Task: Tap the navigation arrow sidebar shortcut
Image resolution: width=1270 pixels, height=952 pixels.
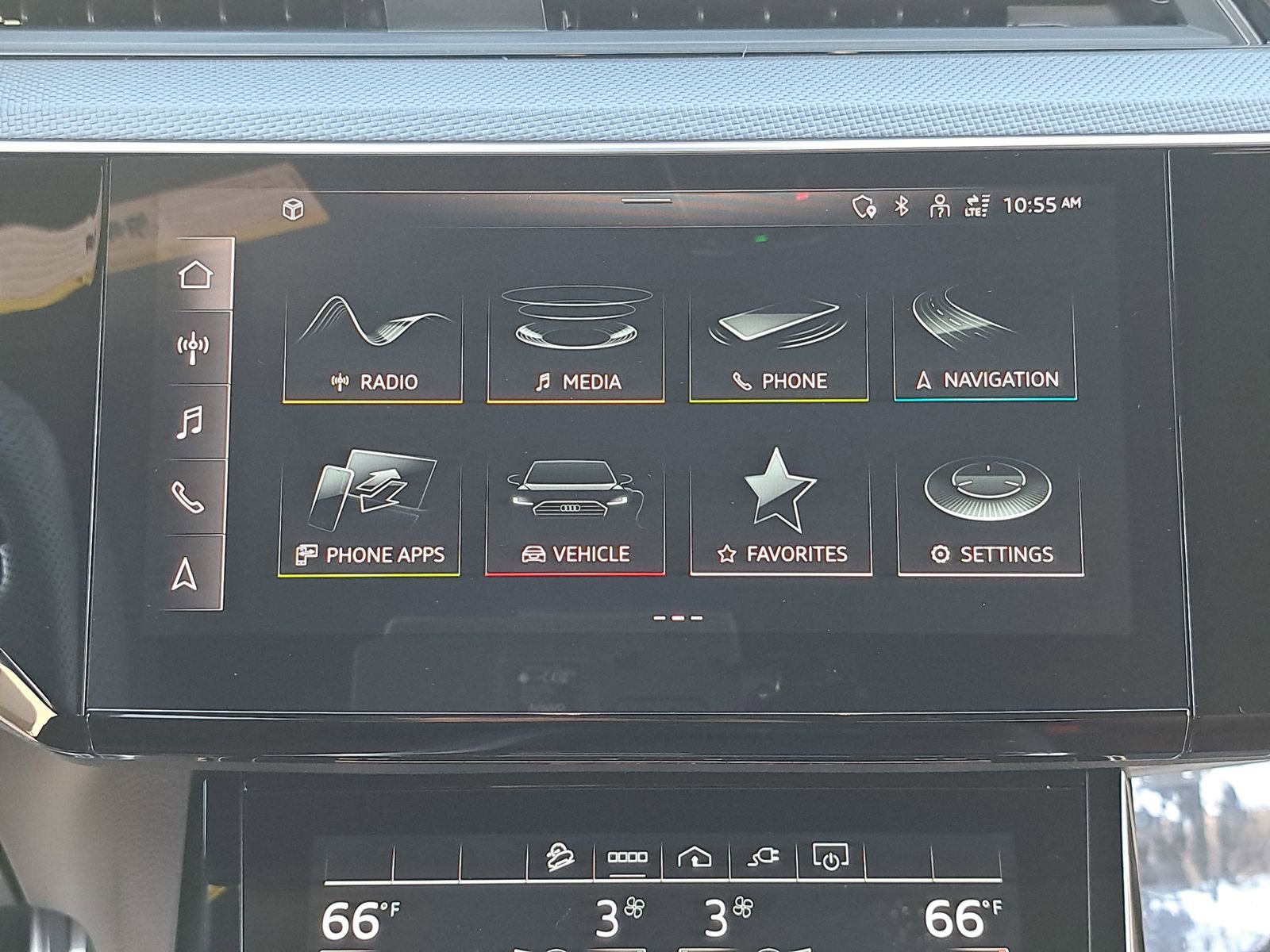Action: click(185, 574)
